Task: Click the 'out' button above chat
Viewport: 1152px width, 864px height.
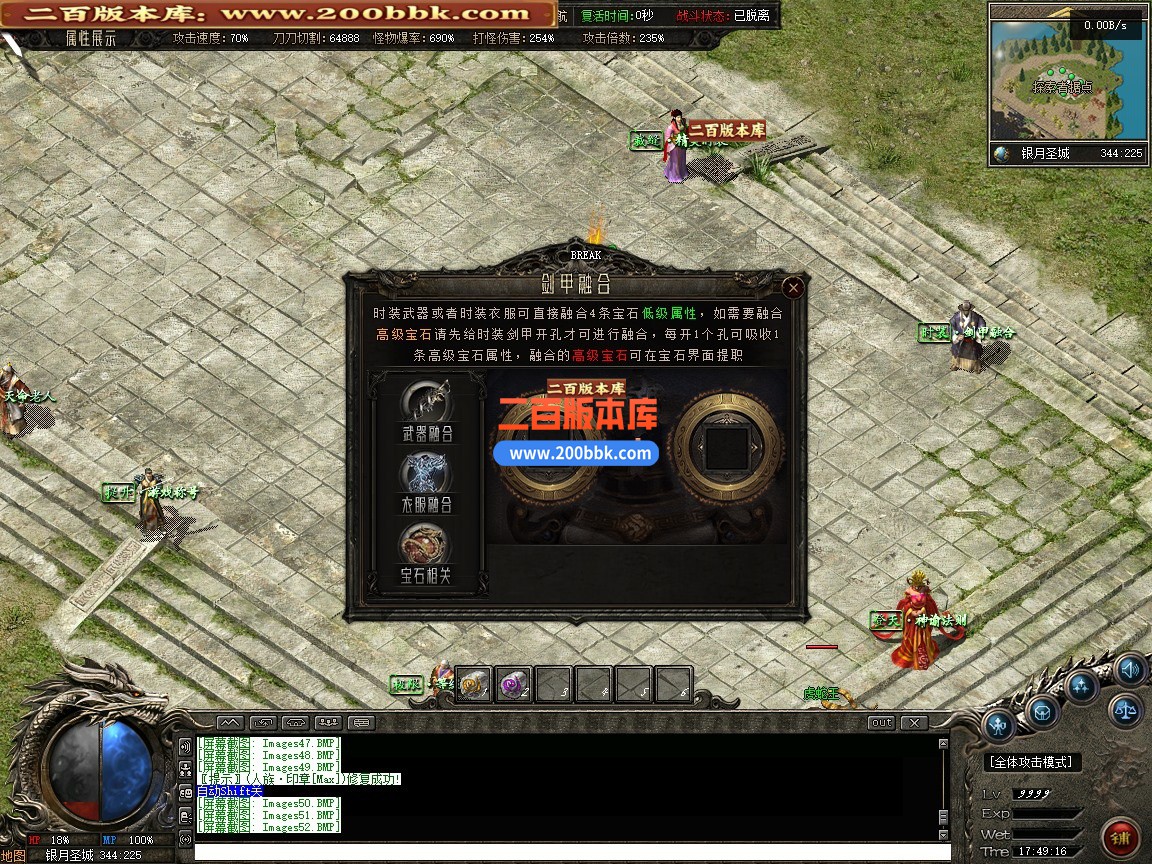Action: (881, 722)
